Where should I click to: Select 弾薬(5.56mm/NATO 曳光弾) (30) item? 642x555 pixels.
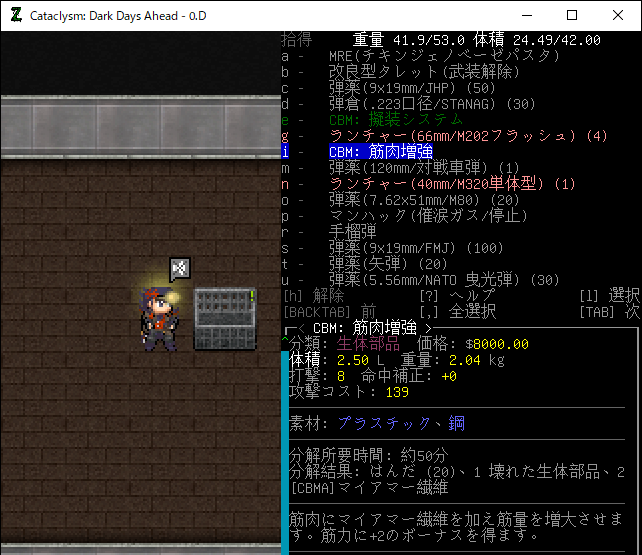444,280
